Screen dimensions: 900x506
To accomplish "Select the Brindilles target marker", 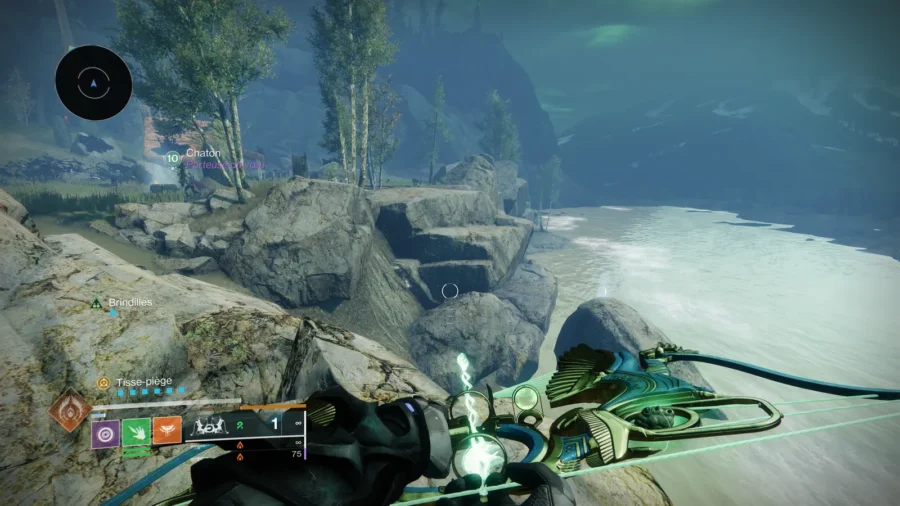I will (97, 302).
